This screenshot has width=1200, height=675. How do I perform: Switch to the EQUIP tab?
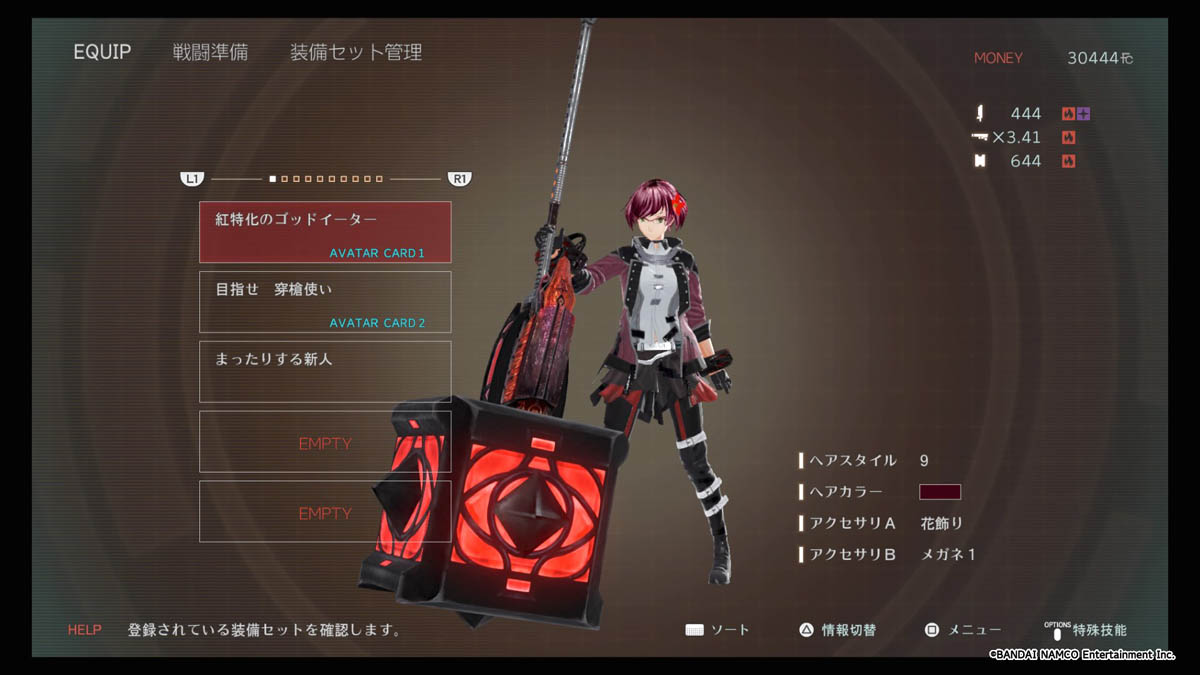point(102,52)
